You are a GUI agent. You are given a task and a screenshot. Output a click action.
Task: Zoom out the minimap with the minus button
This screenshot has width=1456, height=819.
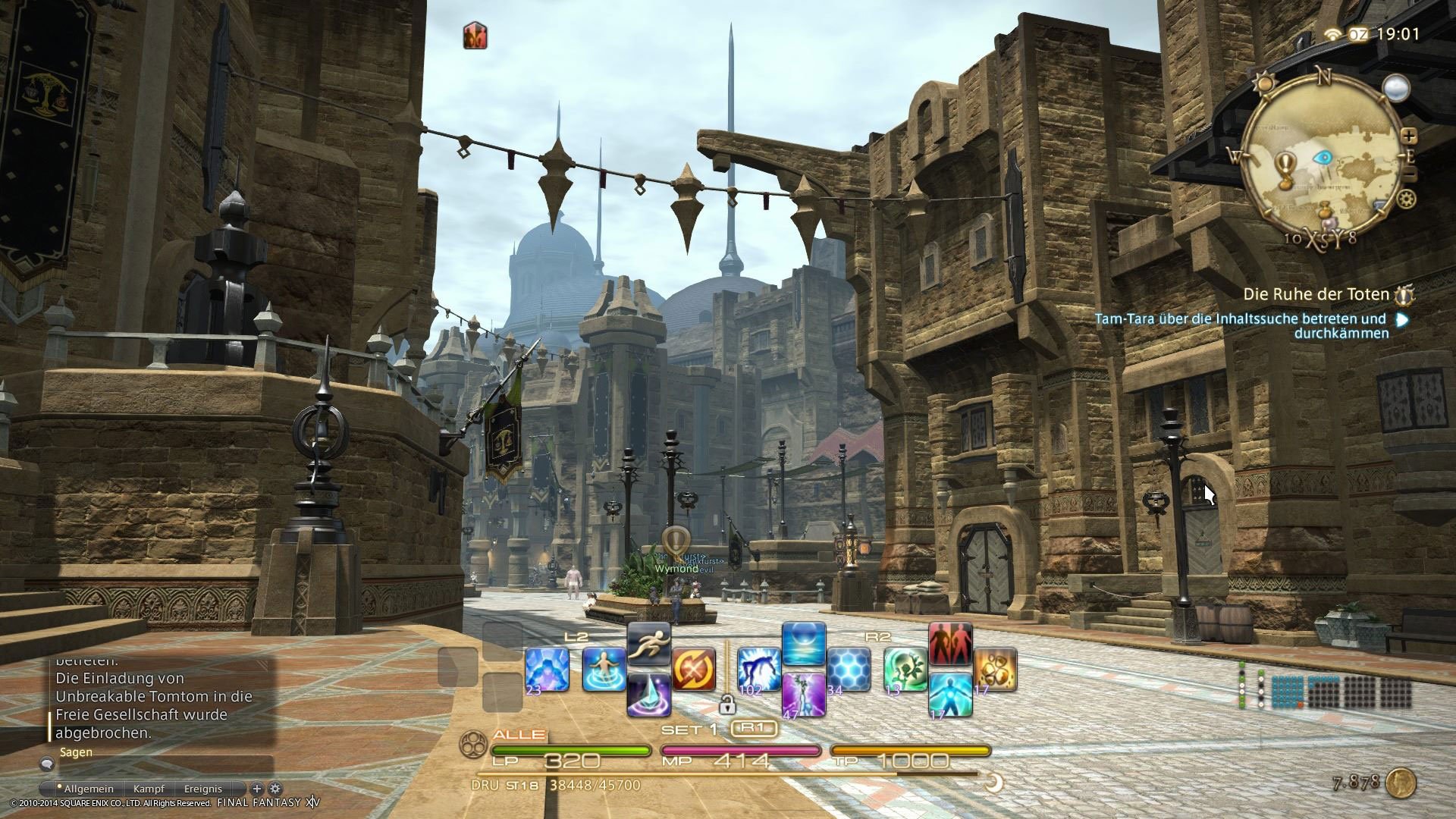click(x=1408, y=173)
